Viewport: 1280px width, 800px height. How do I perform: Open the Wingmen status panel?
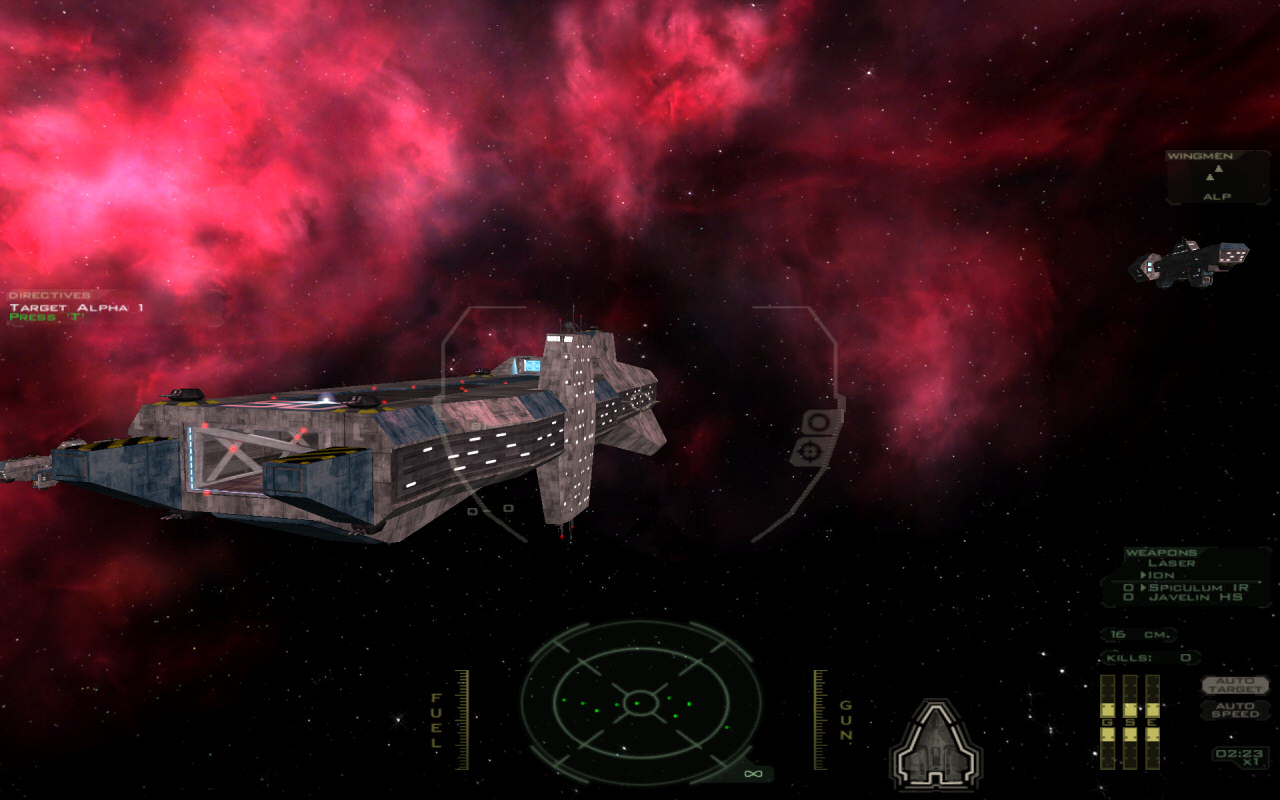[1217, 177]
